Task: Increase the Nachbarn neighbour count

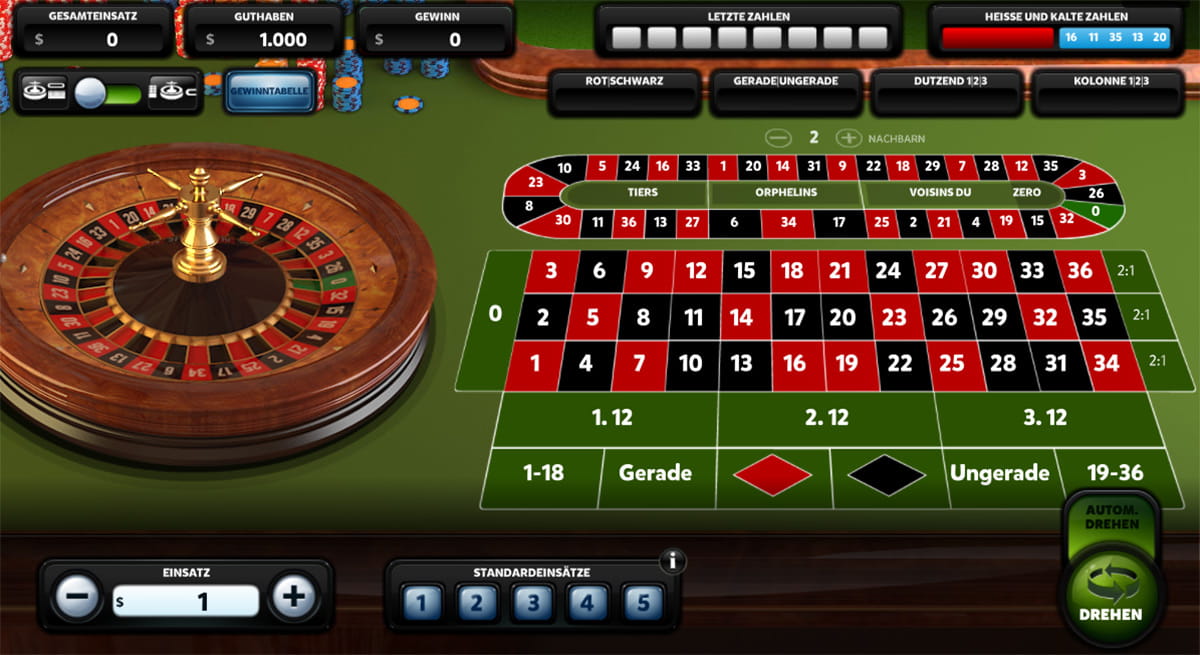Action: [x=847, y=138]
